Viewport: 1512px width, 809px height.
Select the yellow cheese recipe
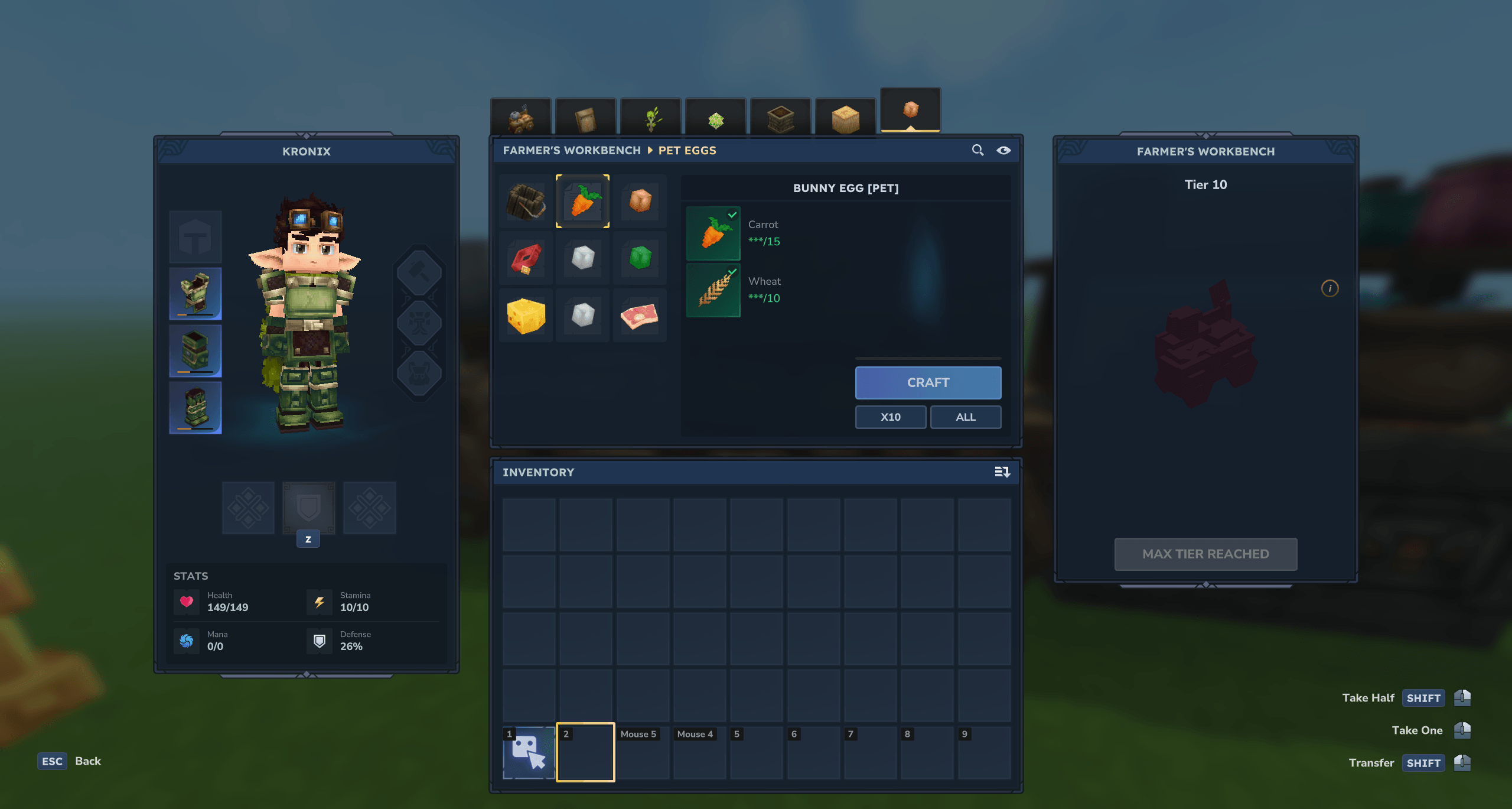pyautogui.click(x=525, y=315)
